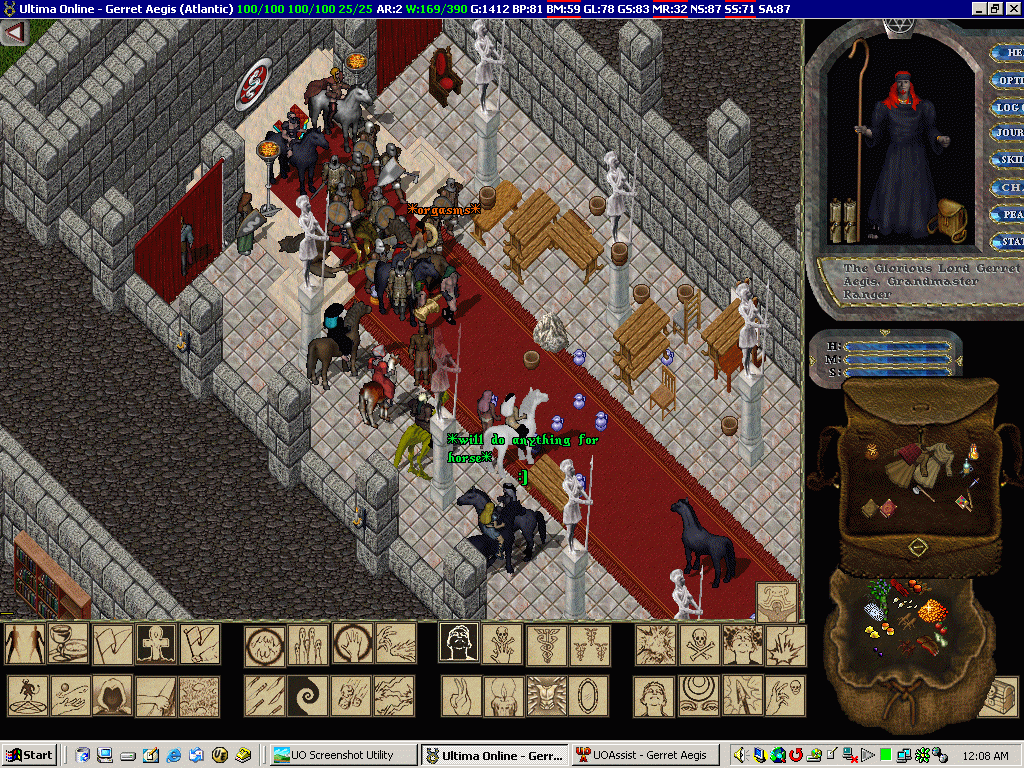Image resolution: width=1024 pixels, height=768 pixels.
Task: Open the Skills list button
Action: click(1007, 160)
